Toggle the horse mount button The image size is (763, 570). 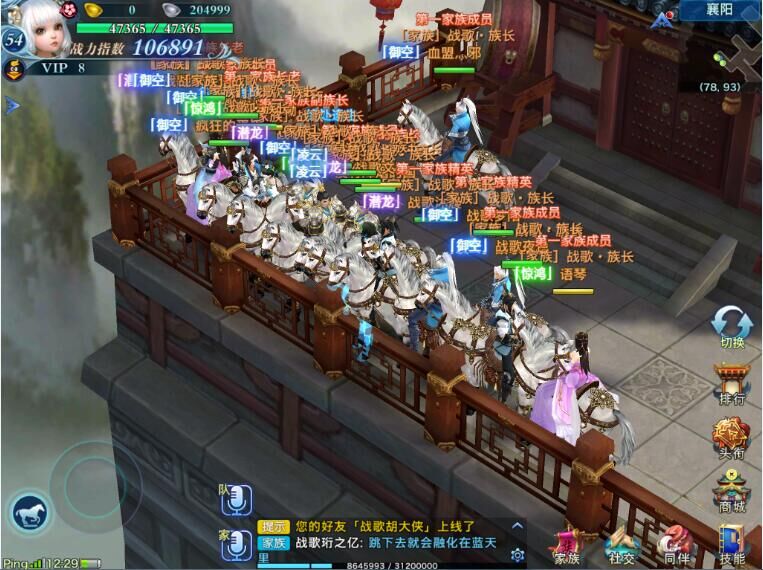(x=30, y=514)
